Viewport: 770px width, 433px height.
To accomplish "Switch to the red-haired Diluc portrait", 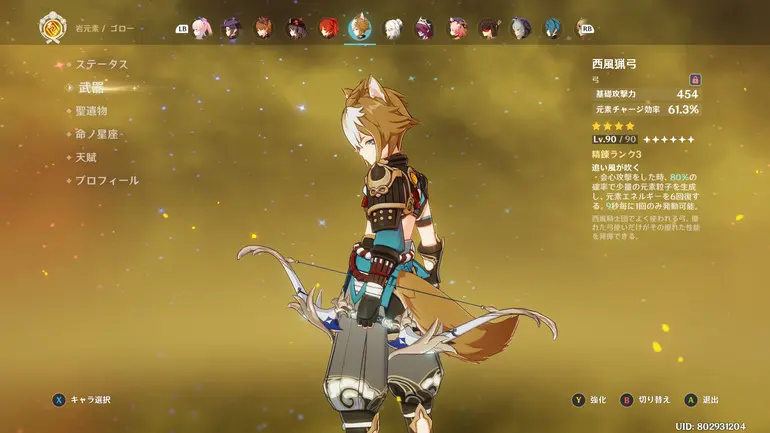I will pos(328,28).
